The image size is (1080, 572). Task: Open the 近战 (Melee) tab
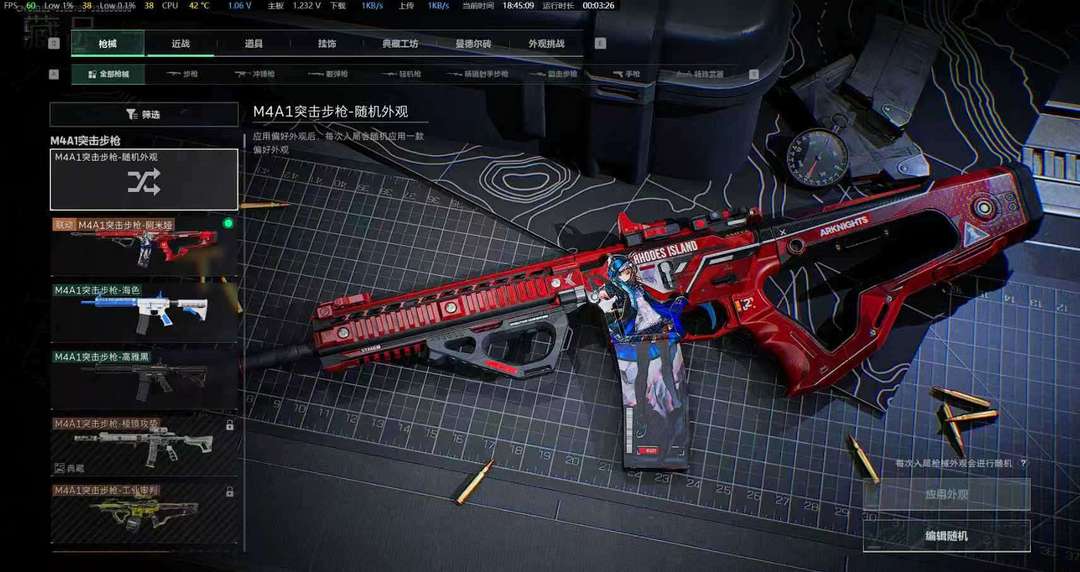click(x=181, y=44)
